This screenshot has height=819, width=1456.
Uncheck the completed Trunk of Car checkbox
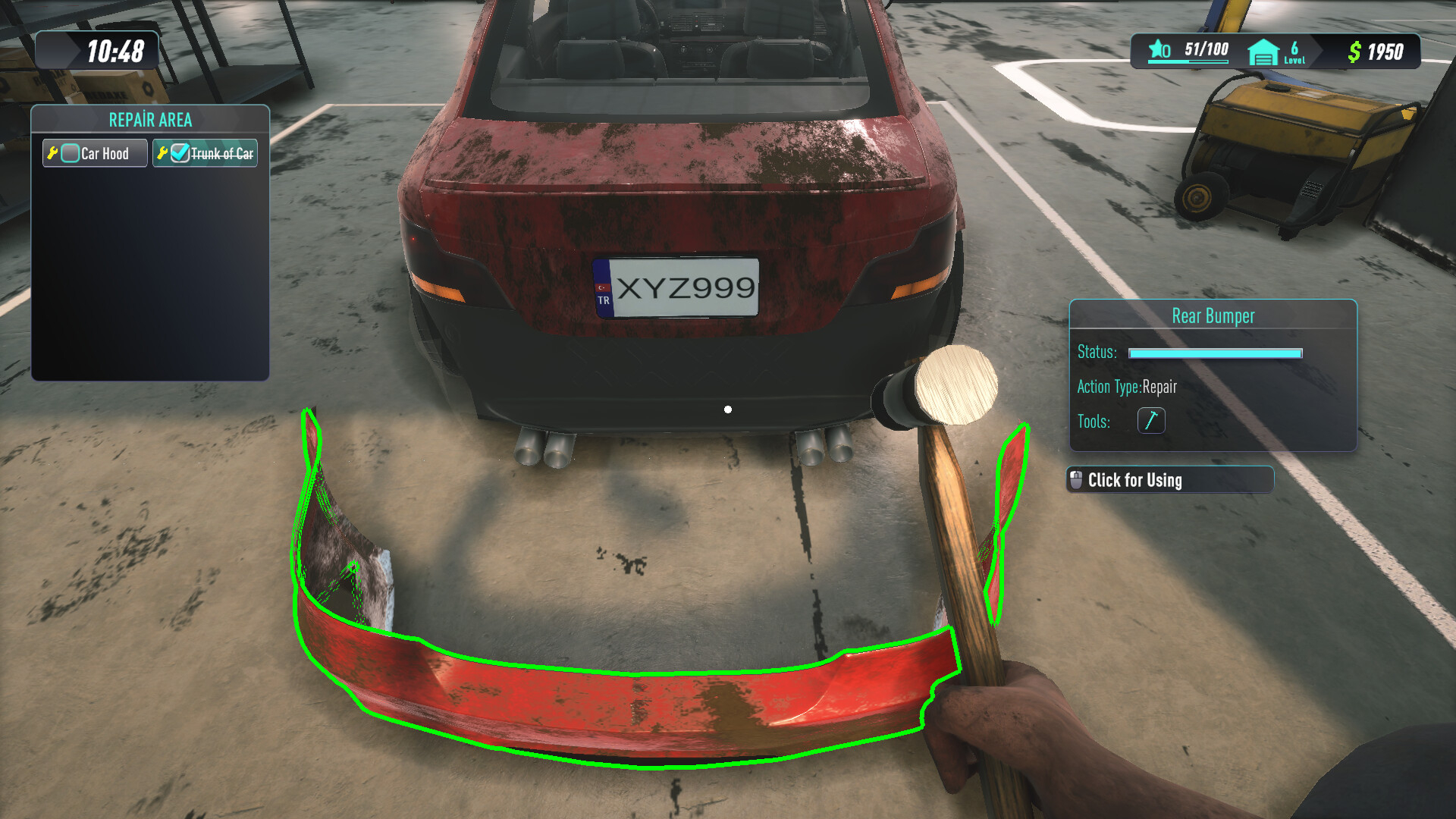[x=177, y=152]
